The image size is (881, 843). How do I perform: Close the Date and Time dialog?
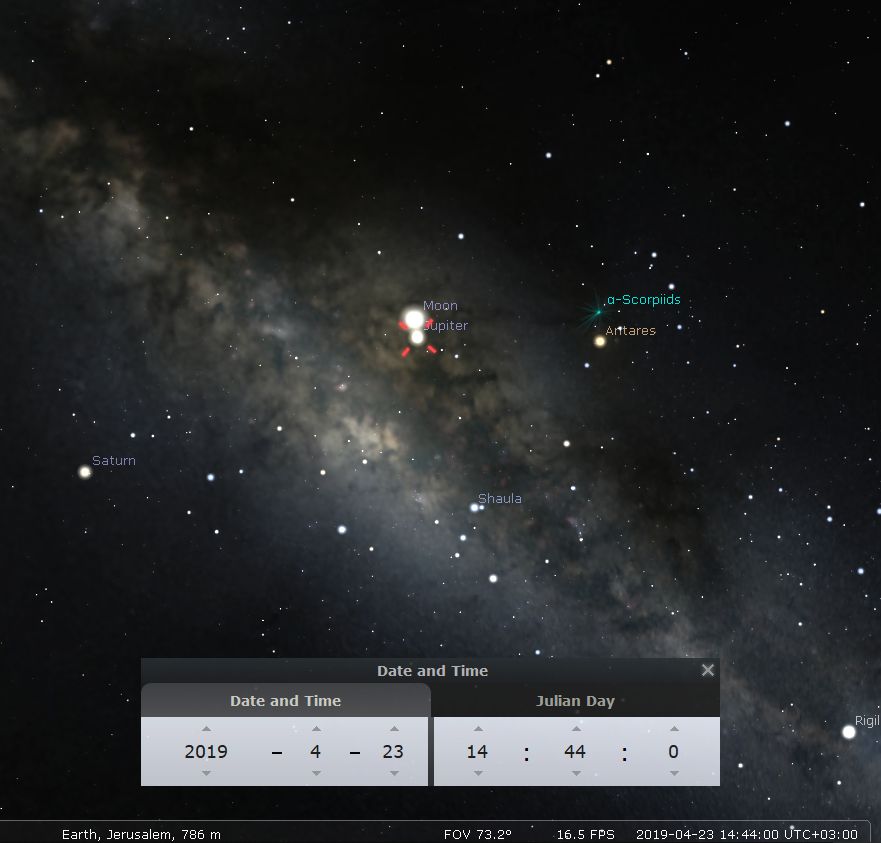click(x=708, y=670)
